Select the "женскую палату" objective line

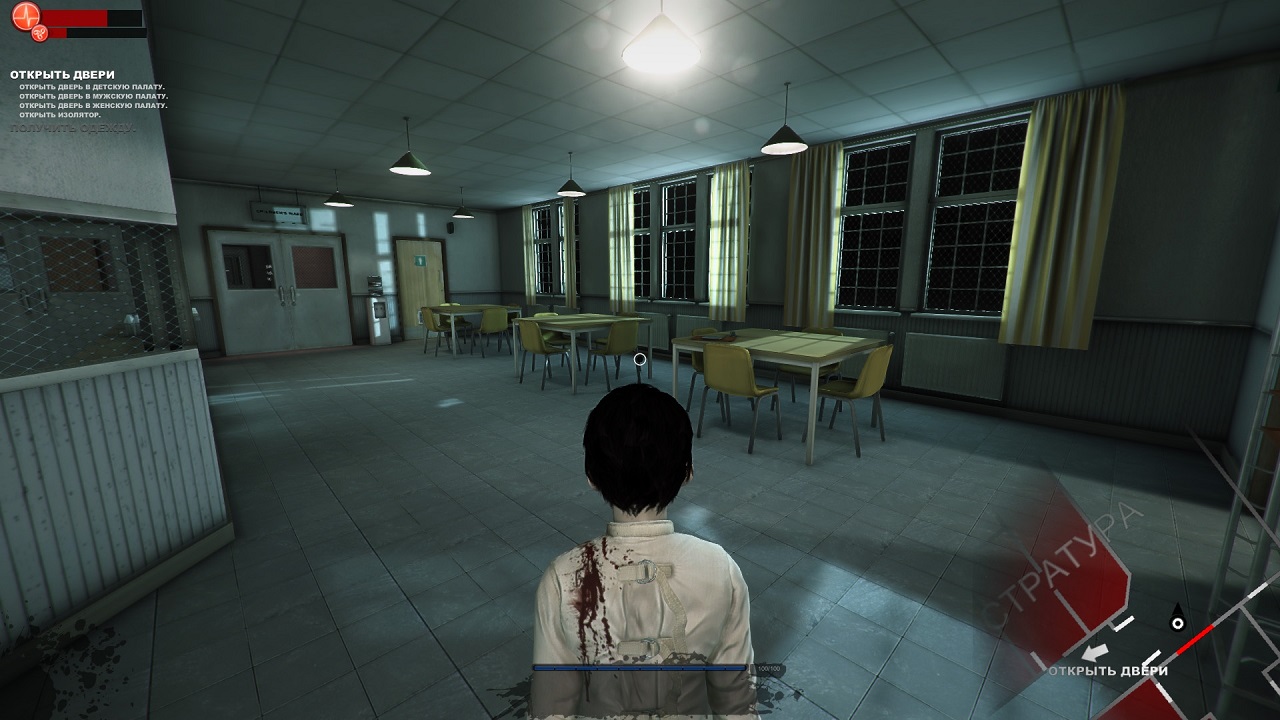[x=93, y=105]
